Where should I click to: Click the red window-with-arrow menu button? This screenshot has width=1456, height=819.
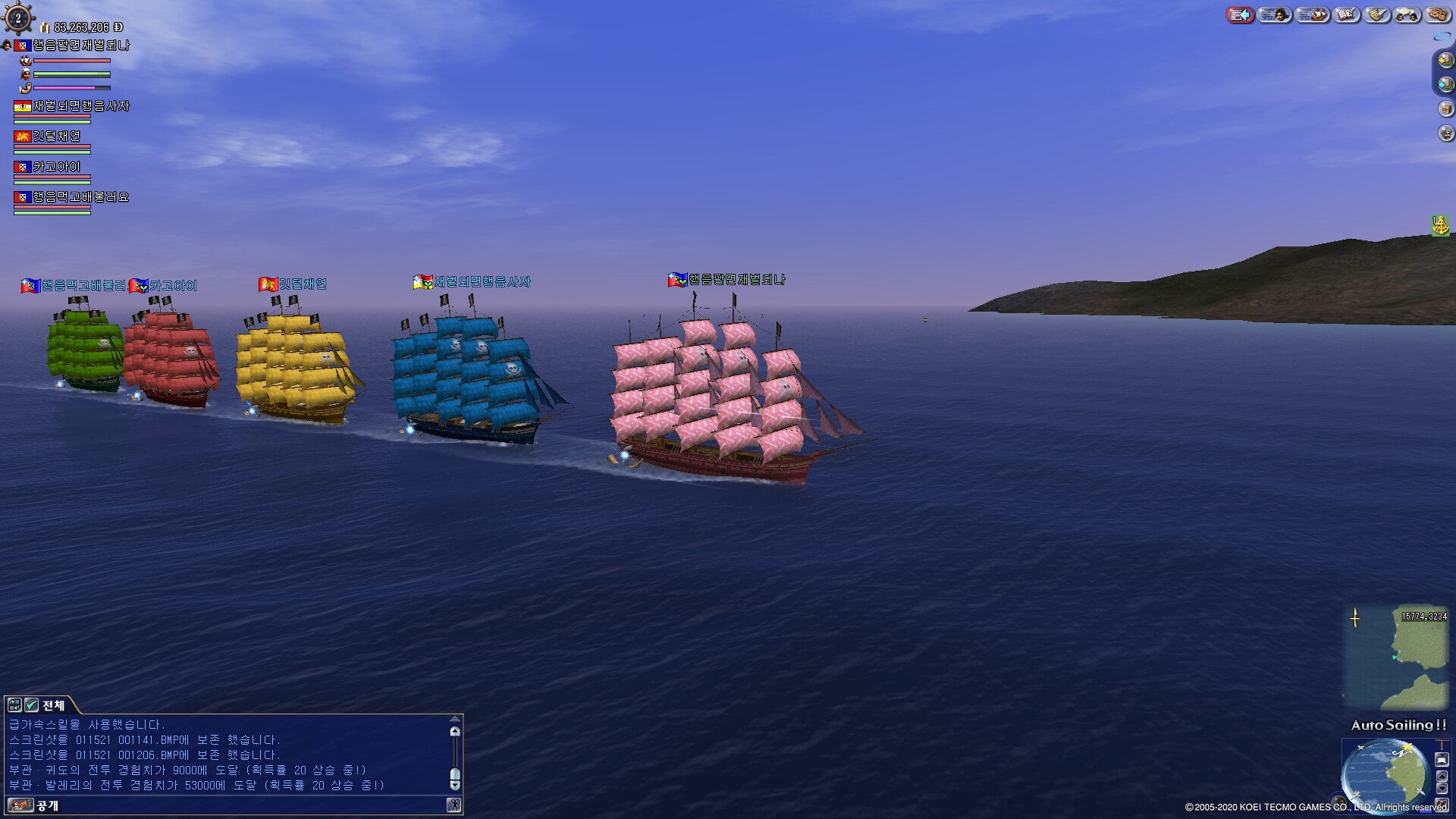point(1240,14)
